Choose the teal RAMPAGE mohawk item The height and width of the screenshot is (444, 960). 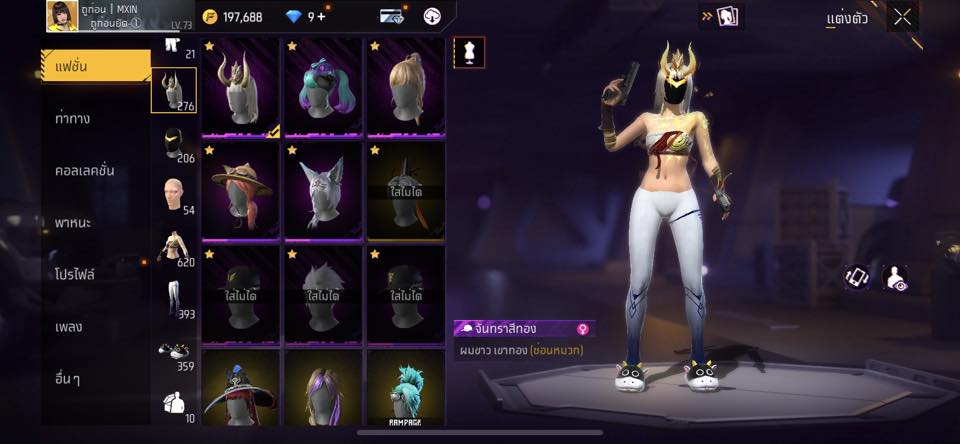406,388
